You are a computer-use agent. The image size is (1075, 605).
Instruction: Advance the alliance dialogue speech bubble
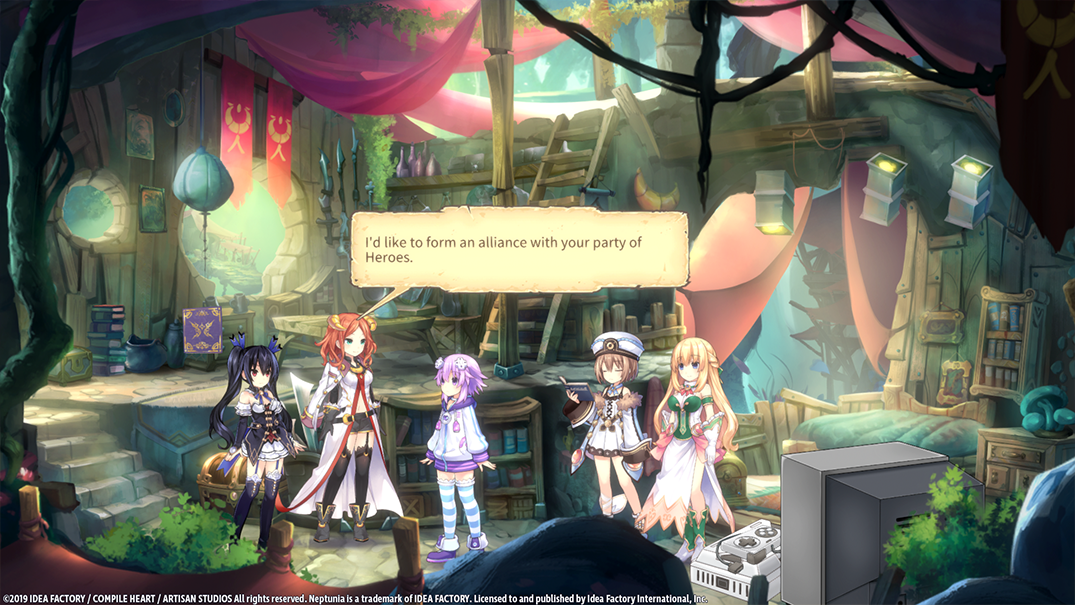tap(518, 249)
